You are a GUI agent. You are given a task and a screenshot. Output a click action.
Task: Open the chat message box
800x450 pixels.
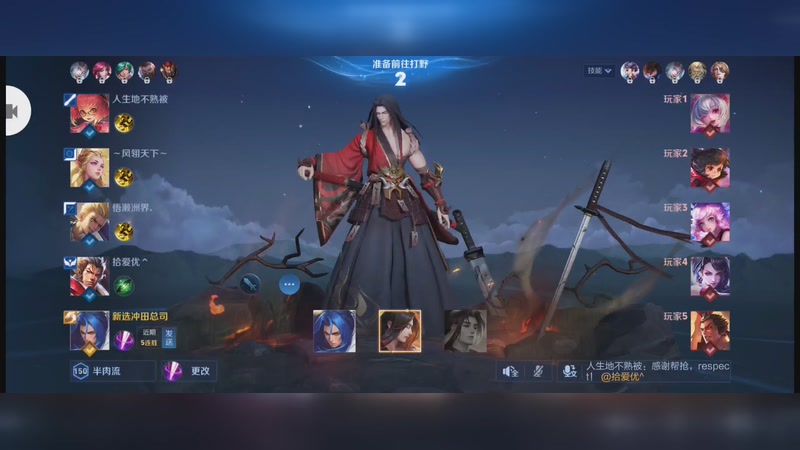pyautogui.click(x=656, y=371)
